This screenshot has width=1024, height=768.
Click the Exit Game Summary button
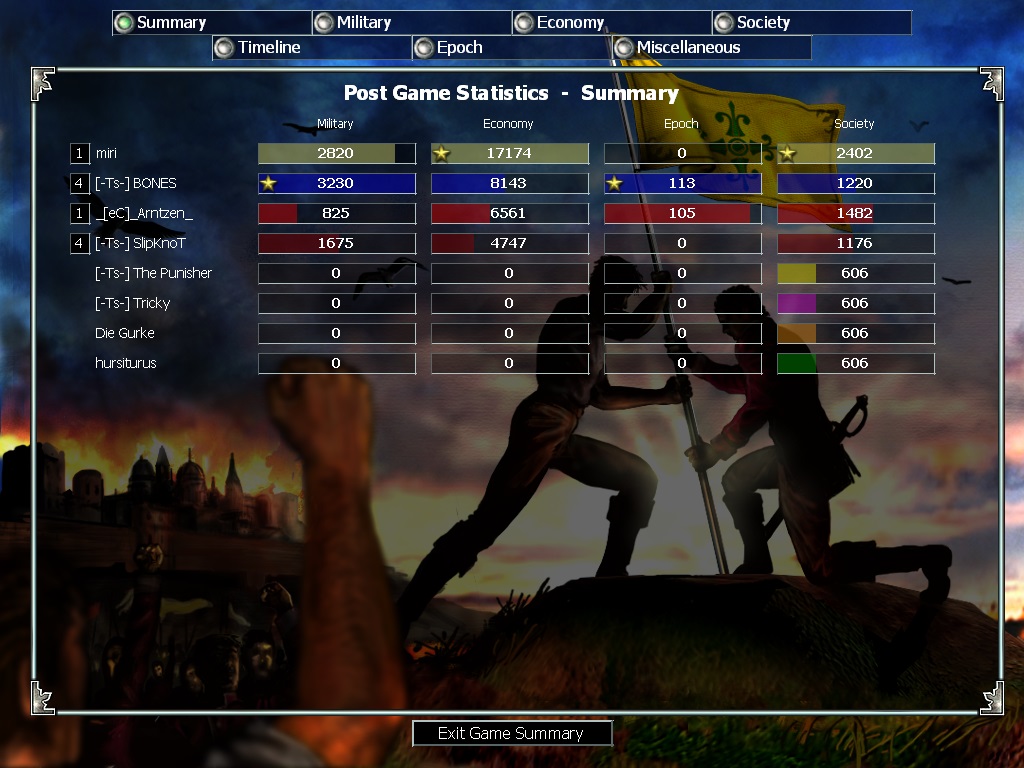click(x=511, y=733)
